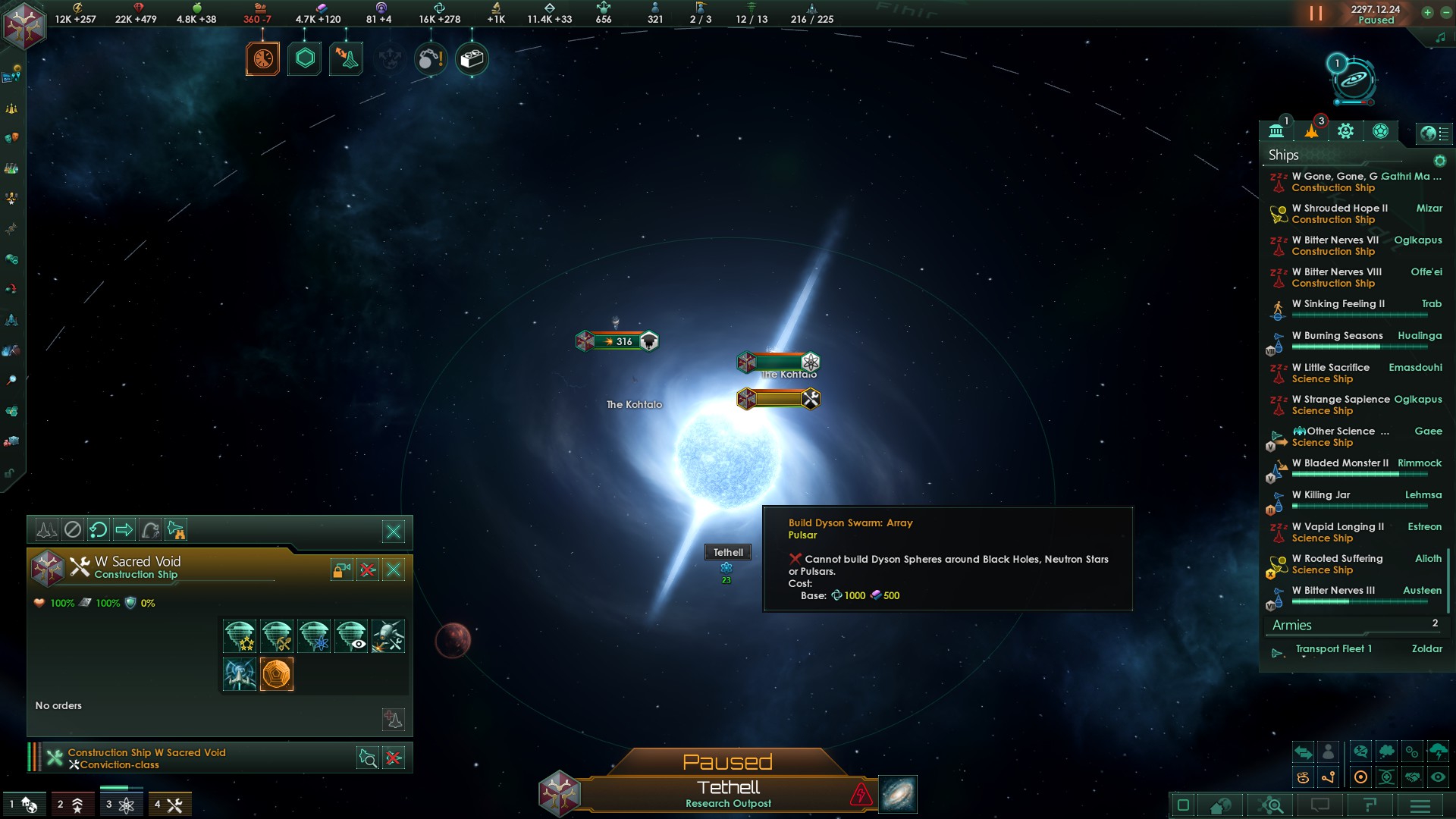
Task: Open the outliner settings gear
Action: click(1439, 161)
